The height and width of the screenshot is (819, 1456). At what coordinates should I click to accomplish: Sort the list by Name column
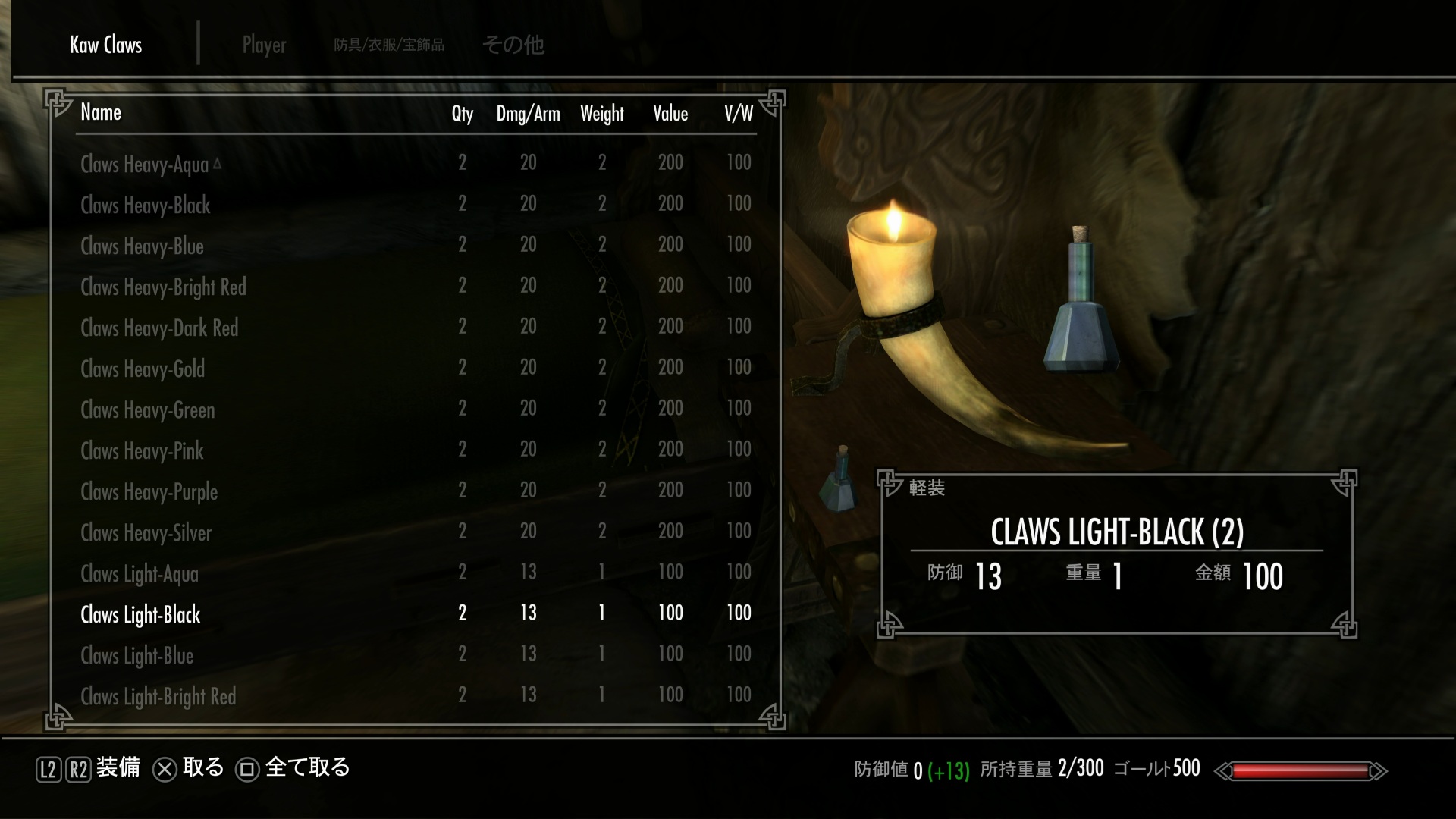(101, 113)
